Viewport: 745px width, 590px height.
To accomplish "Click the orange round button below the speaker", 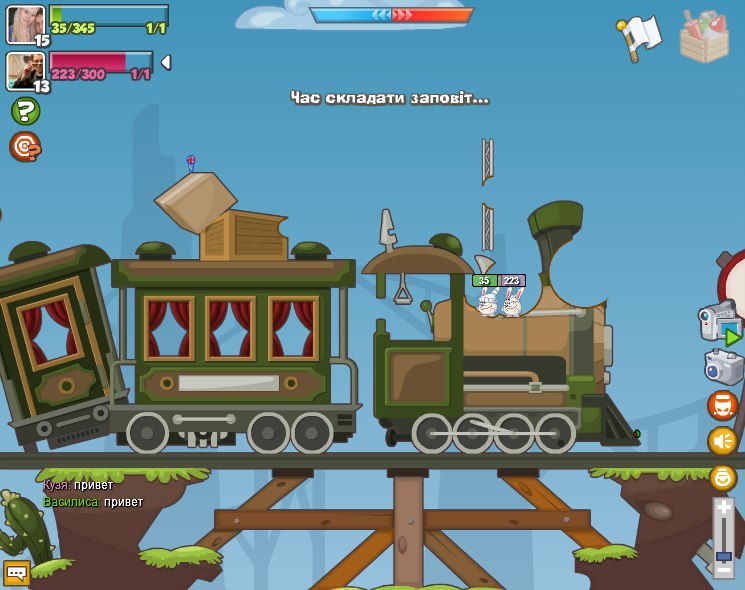I will click(x=723, y=478).
